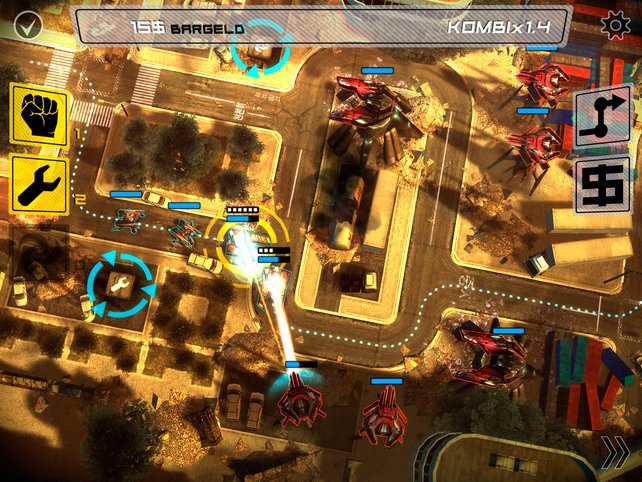Toggle fast-forward with the double chevron
Viewport: 642px width, 482px height.
coord(616,456)
